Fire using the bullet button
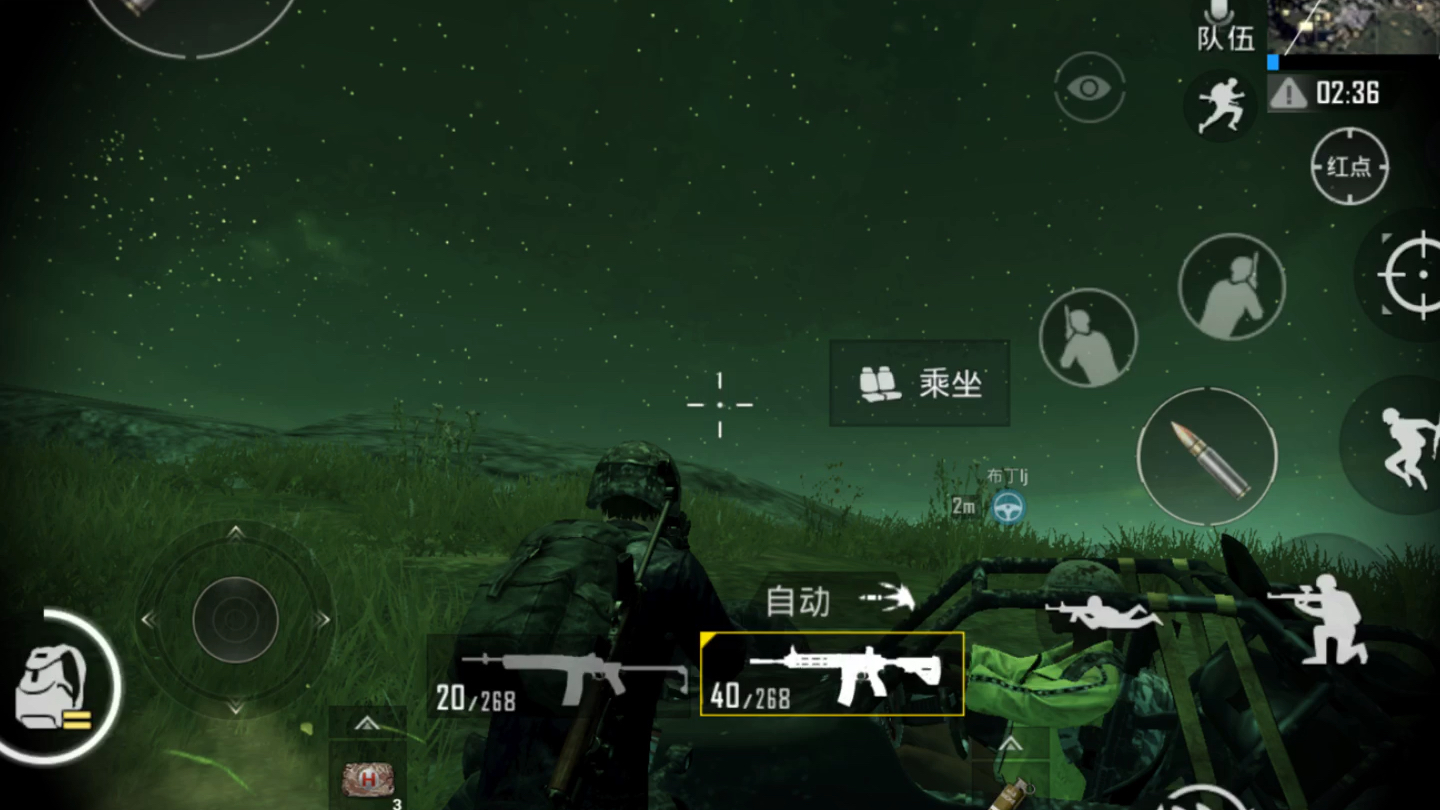The image size is (1440, 810). pyautogui.click(x=1207, y=457)
